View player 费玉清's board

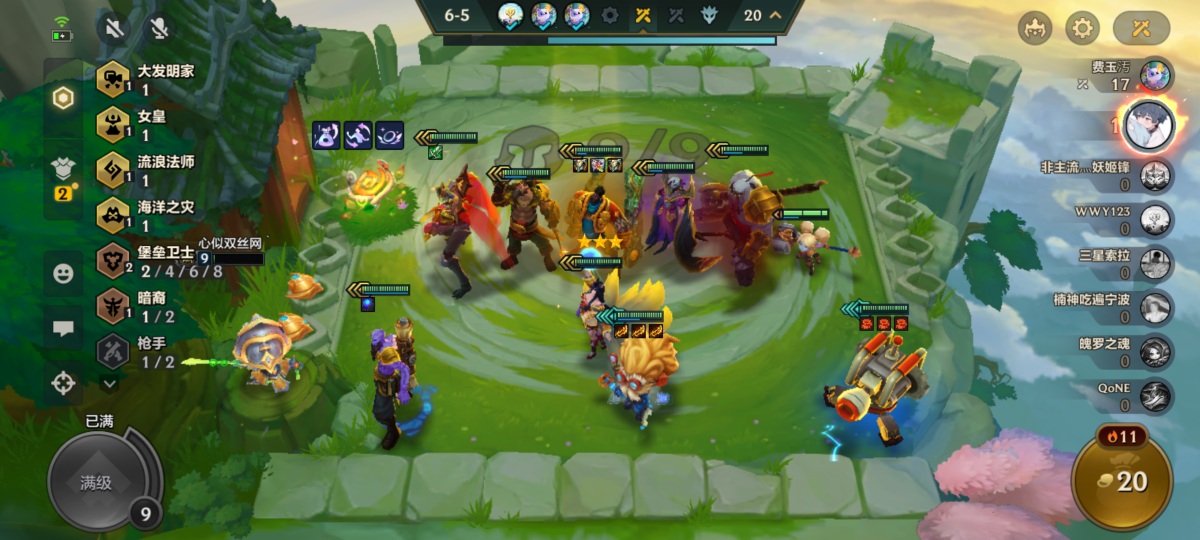(x=1157, y=73)
